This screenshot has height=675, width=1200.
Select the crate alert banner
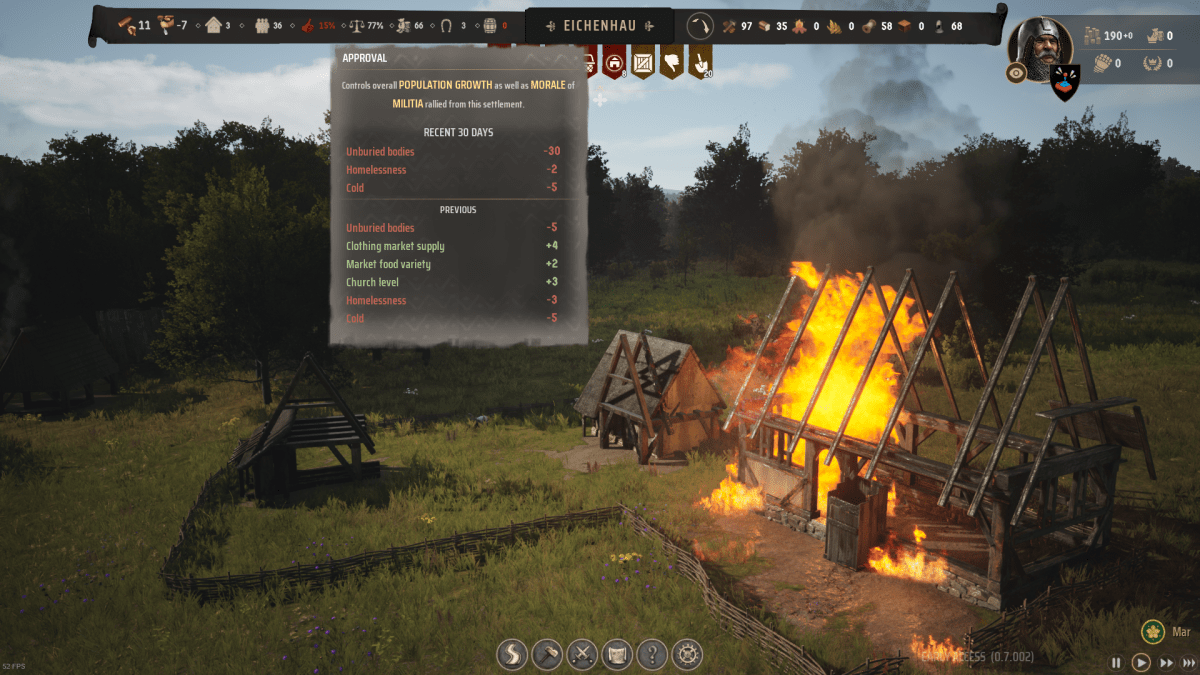coord(643,62)
